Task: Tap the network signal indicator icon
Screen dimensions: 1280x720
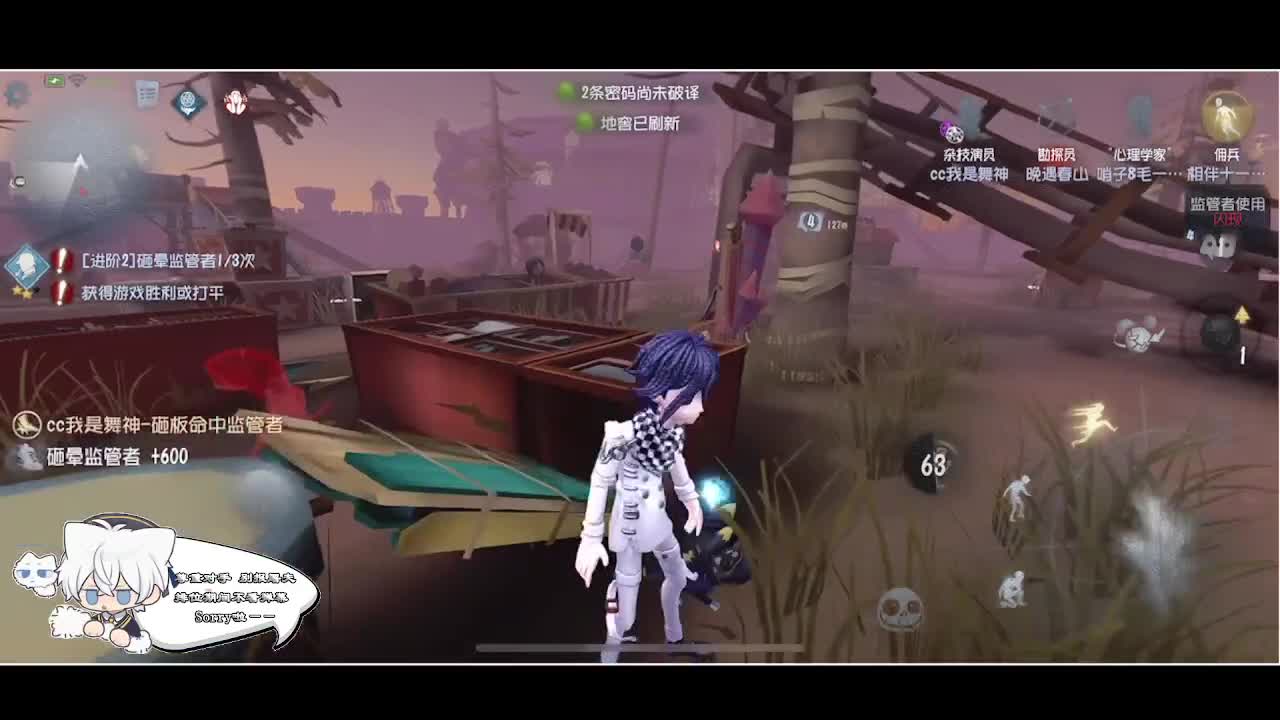Action: (77, 80)
